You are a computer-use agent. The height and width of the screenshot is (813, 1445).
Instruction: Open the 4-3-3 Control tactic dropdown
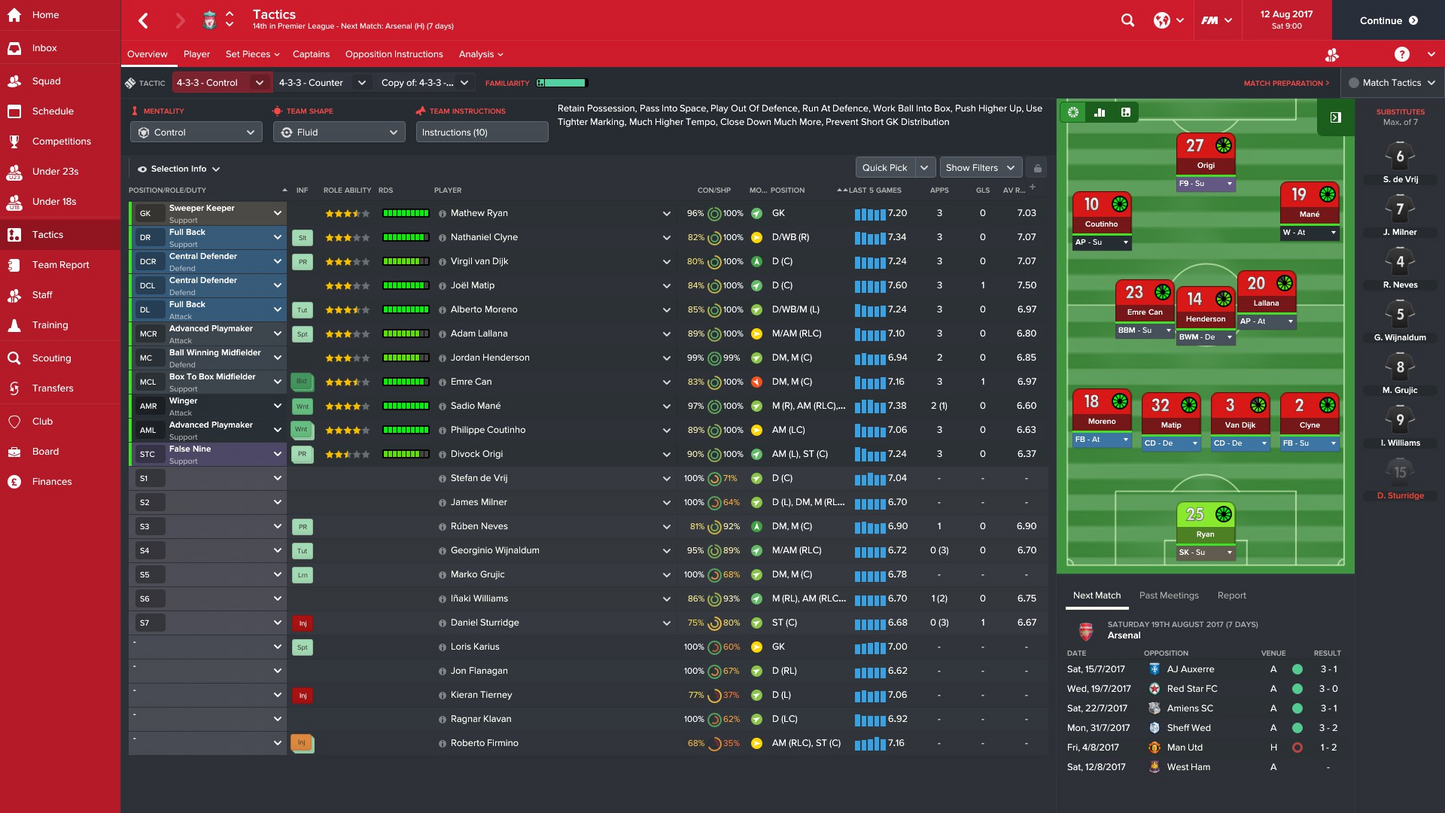pos(218,82)
